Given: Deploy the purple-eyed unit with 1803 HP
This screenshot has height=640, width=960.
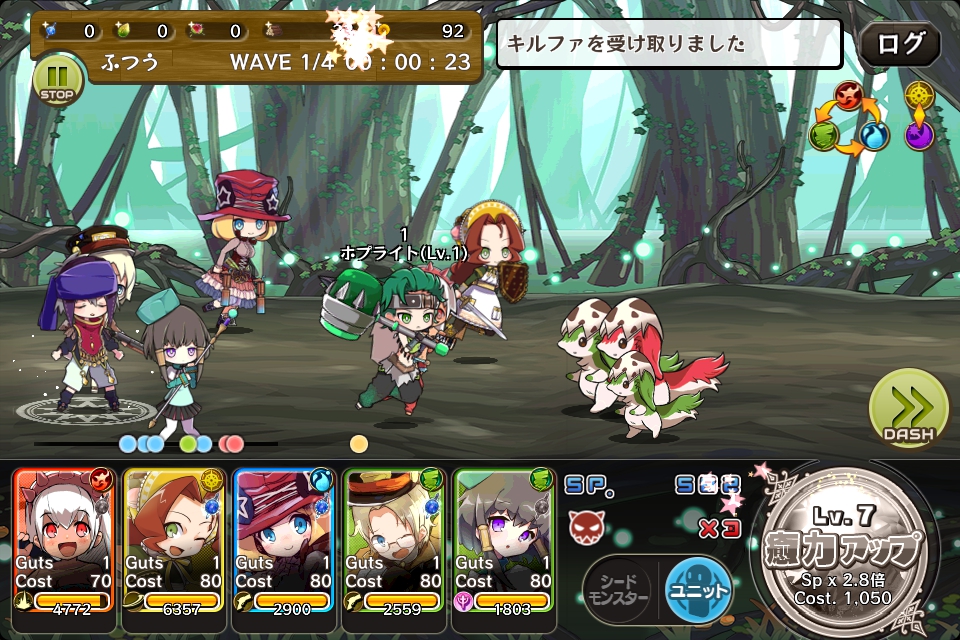Looking at the screenshot, I should click(x=504, y=540).
